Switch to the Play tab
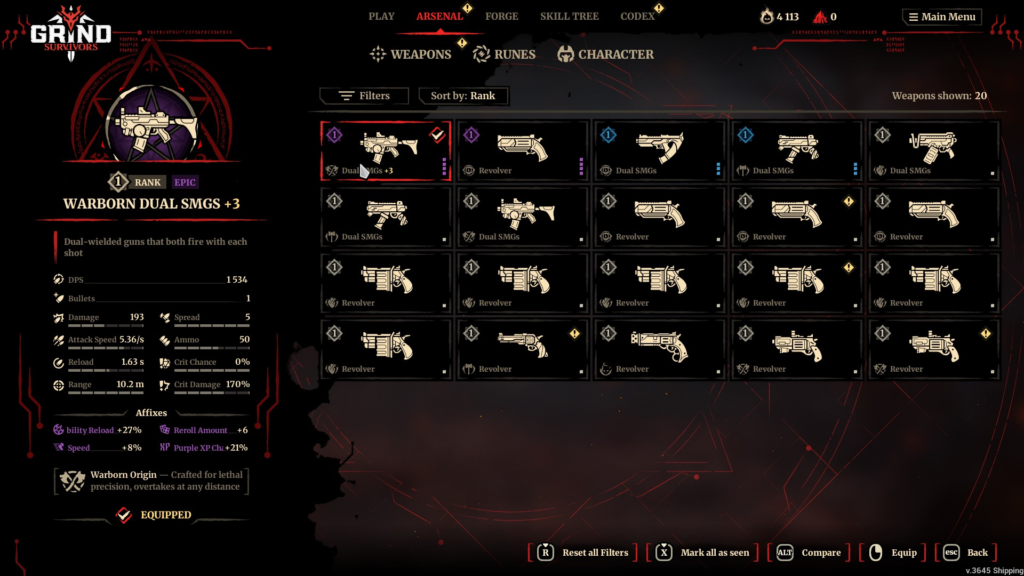The width and height of the screenshot is (1024, 576). click(x=381, y=16)
